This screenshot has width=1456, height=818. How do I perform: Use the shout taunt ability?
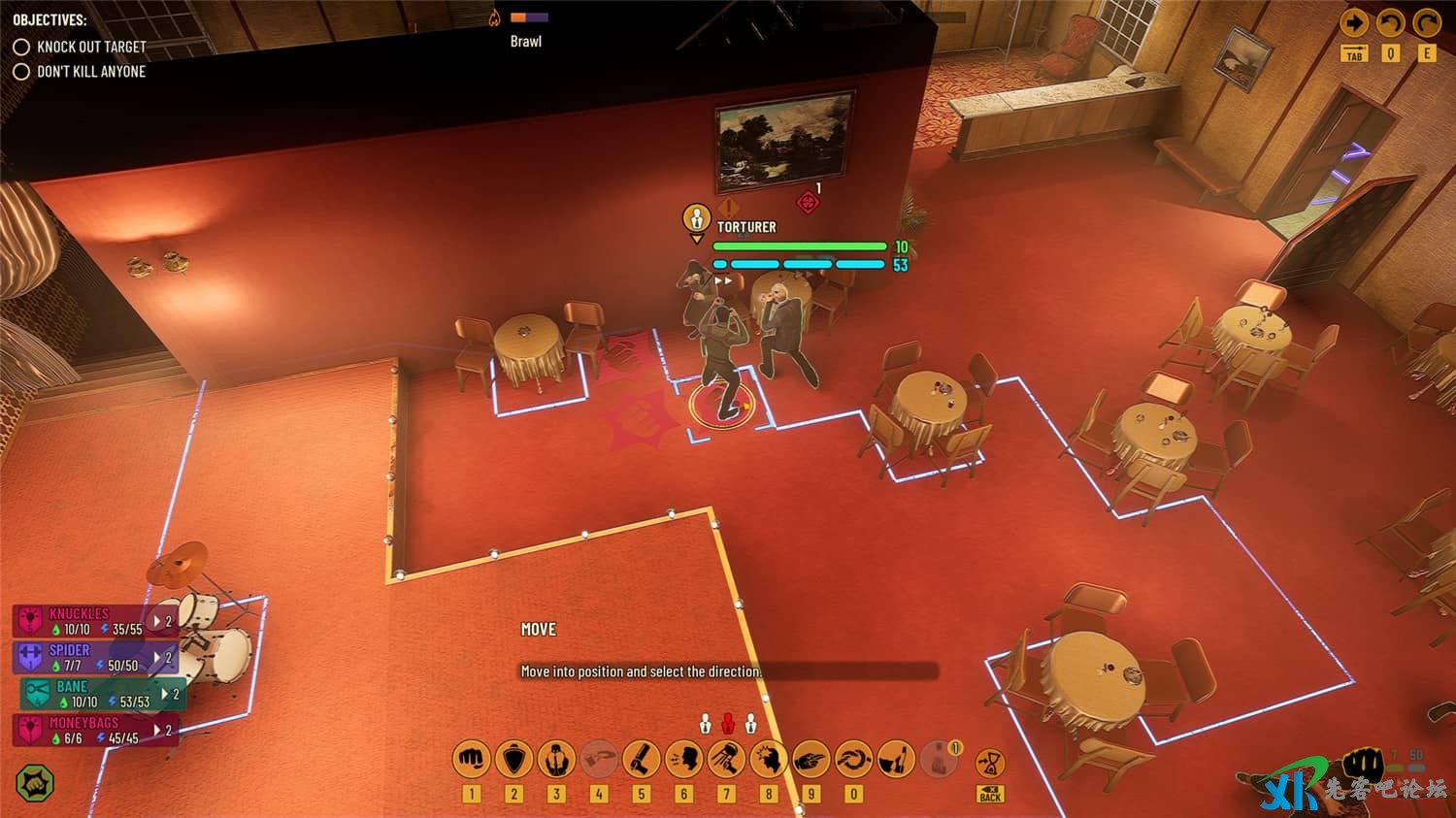point(683,759)
